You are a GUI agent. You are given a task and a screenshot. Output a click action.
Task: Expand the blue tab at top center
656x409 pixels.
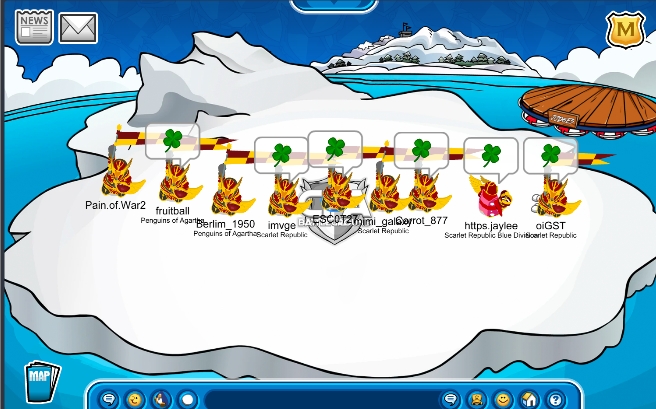(327, 5)
